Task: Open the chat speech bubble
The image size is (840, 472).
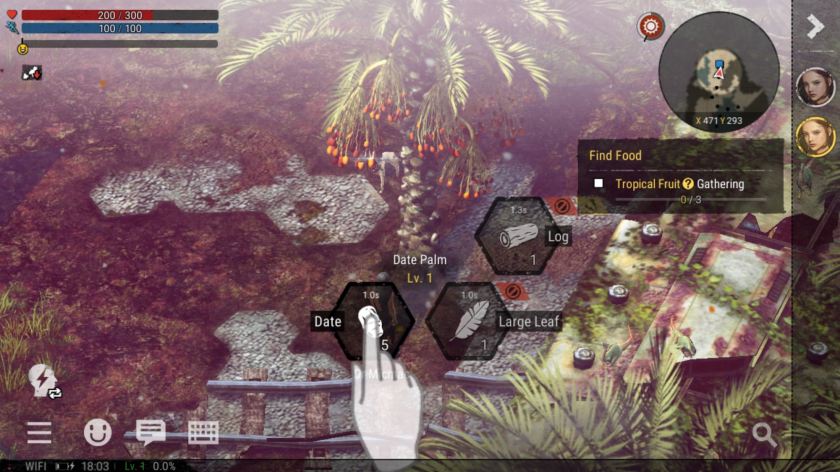Action: coord(151,432)
